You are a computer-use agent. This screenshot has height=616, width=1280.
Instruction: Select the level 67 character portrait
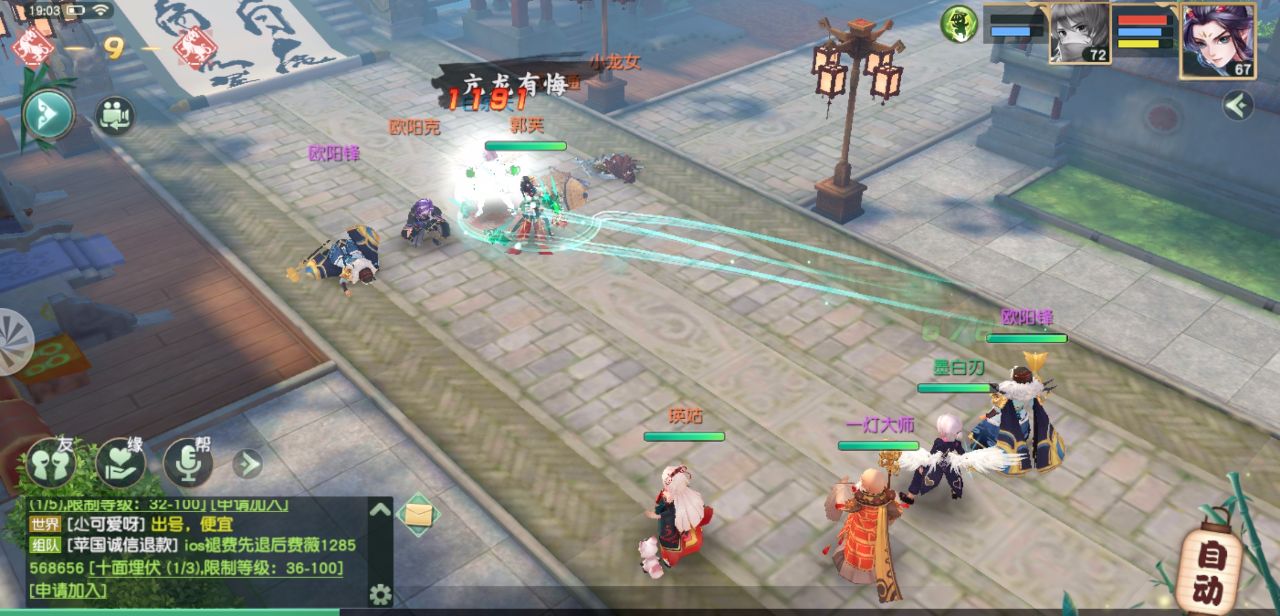(1217, 41)
